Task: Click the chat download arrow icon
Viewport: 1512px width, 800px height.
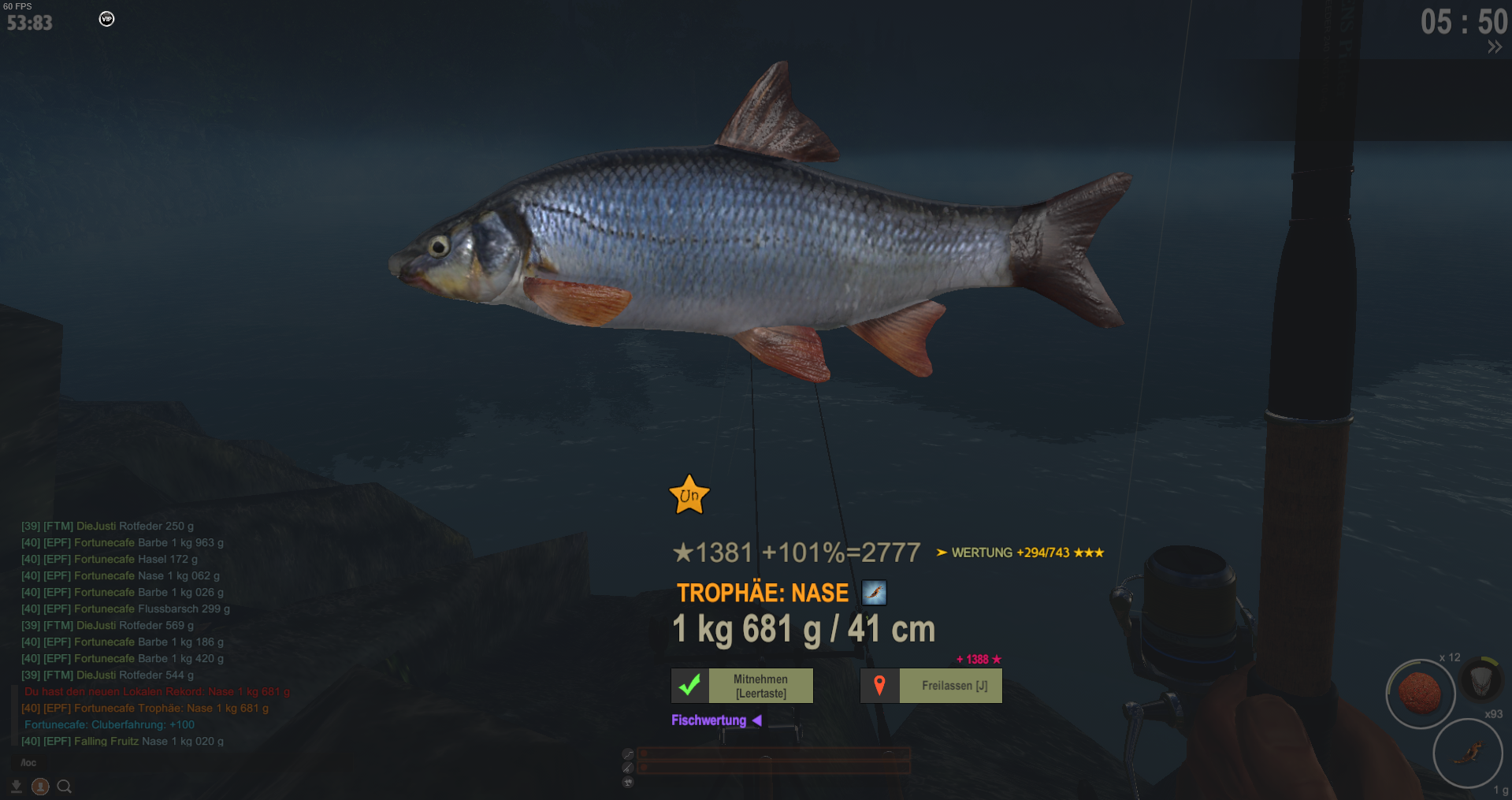Action: pyautogui.click(x=17, y=787)
